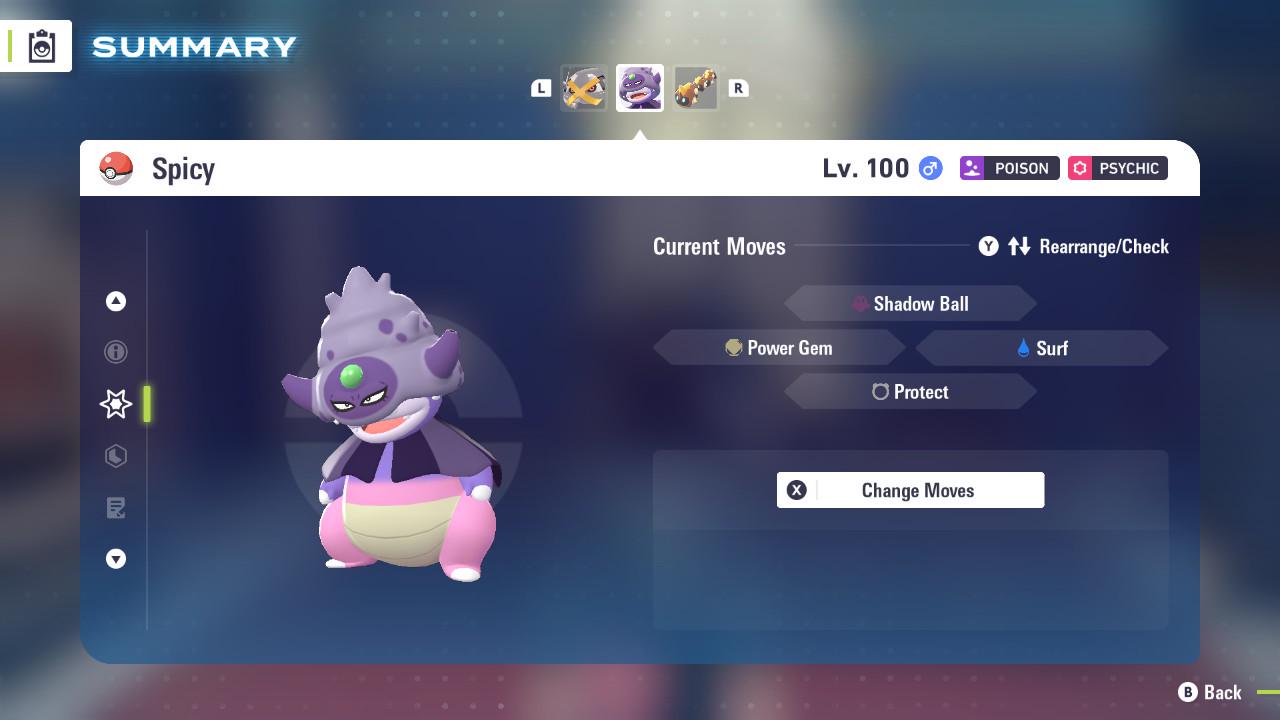Click the shield icon on Protect
Image resolution: width=1280 pixels, height=720 pixels.
pos(880,392)
